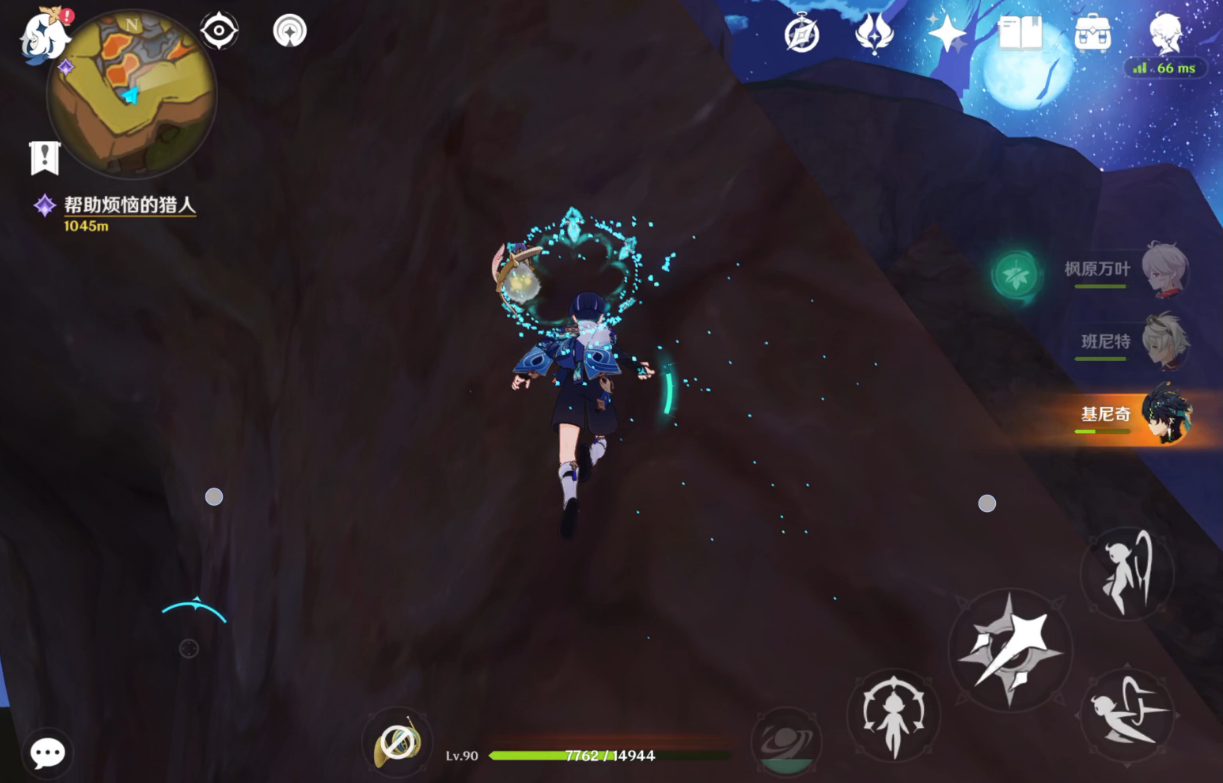
Task: Use the horn gadget icon
Action: (x=397, y=743)
